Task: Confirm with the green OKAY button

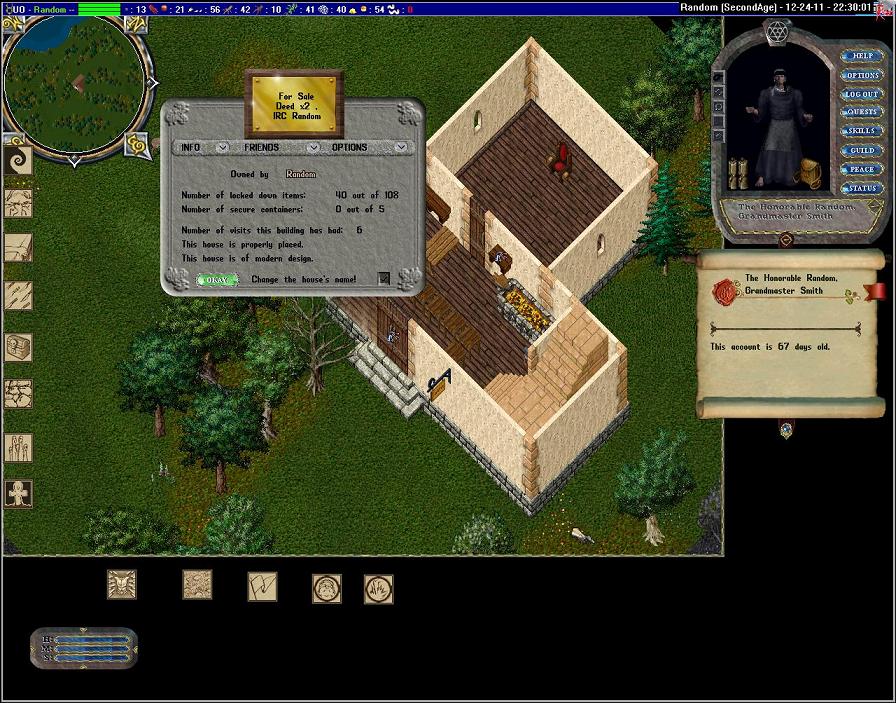Action: click(x=216, y=280)
